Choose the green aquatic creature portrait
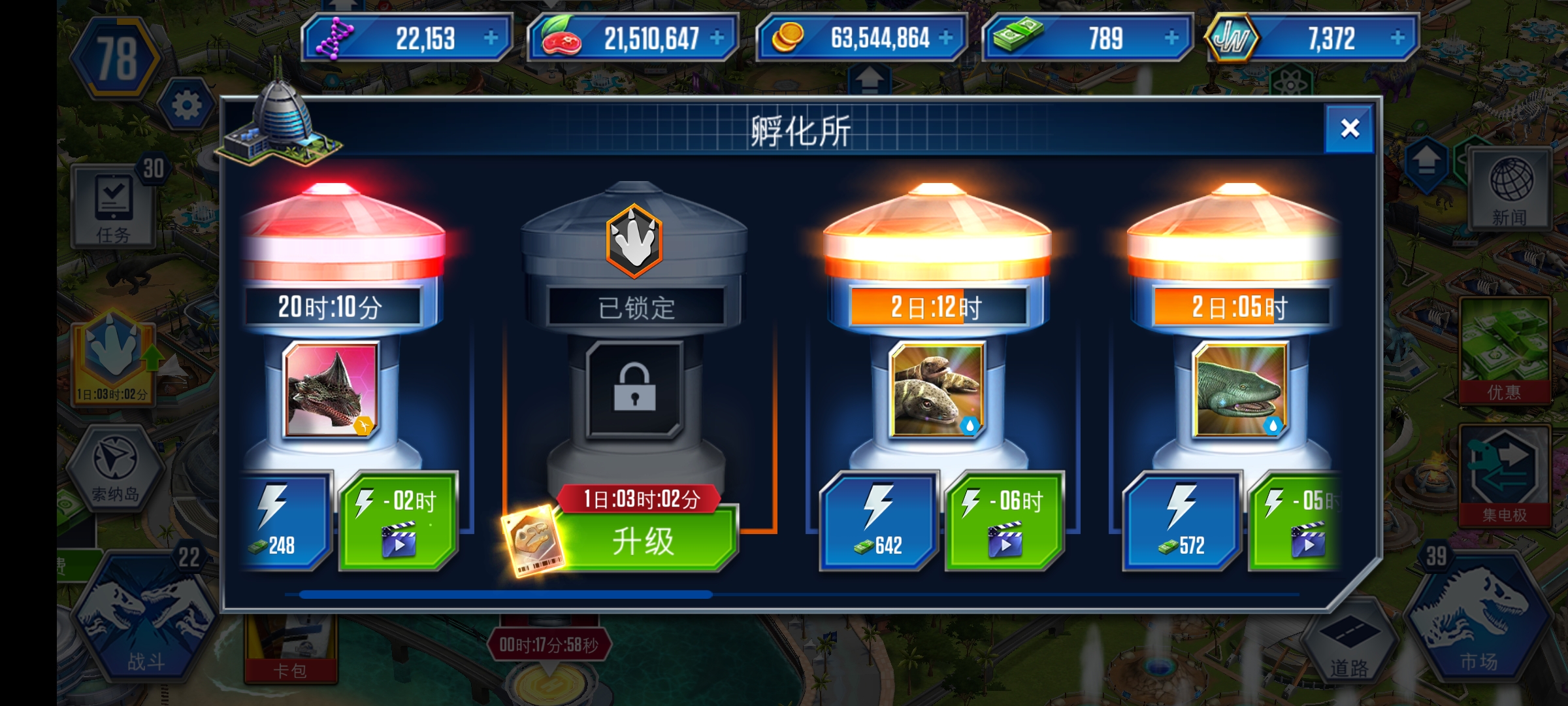 point(1239,390)
